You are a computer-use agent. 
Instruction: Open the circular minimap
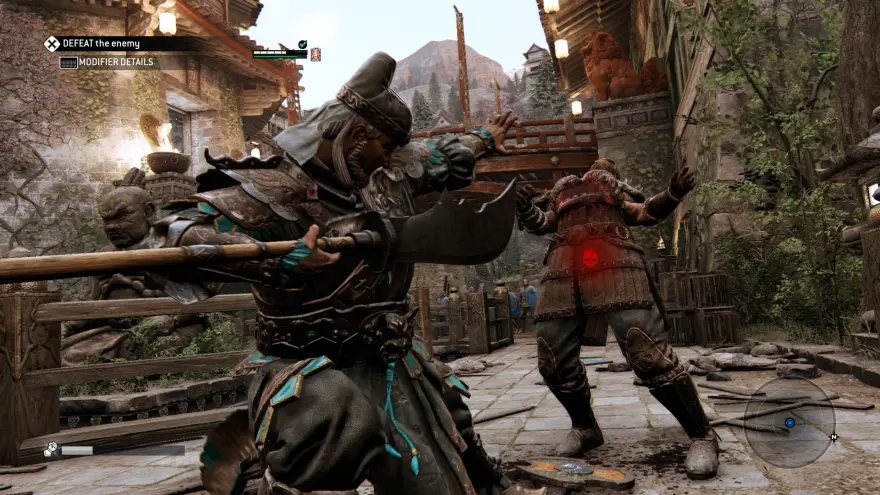789,423
